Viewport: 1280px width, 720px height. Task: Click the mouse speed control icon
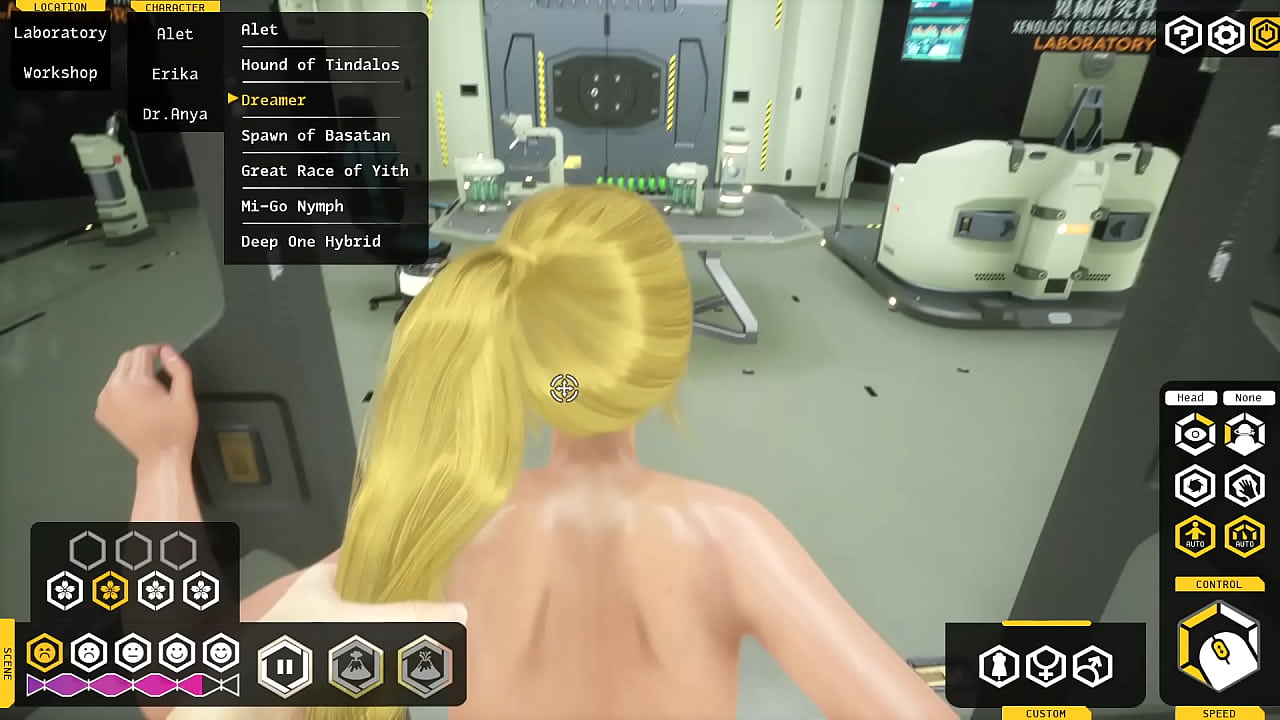(x=1220, y=650)
